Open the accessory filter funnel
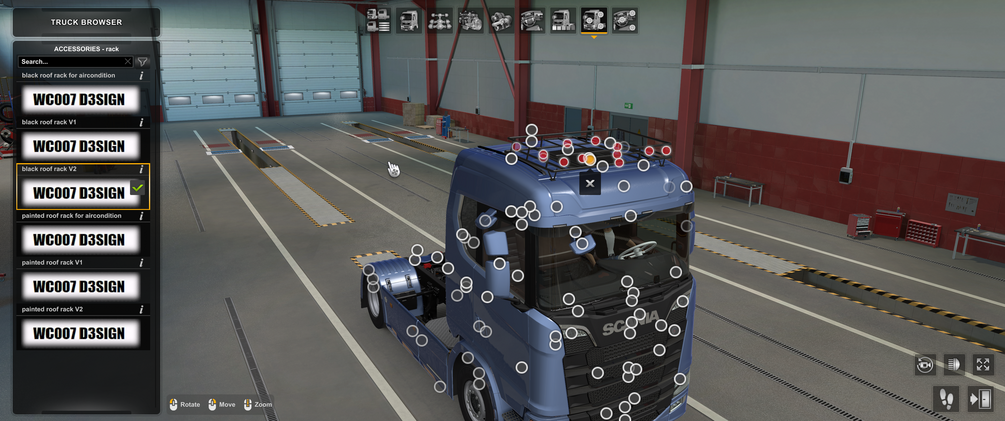 [x=142, y=62]
